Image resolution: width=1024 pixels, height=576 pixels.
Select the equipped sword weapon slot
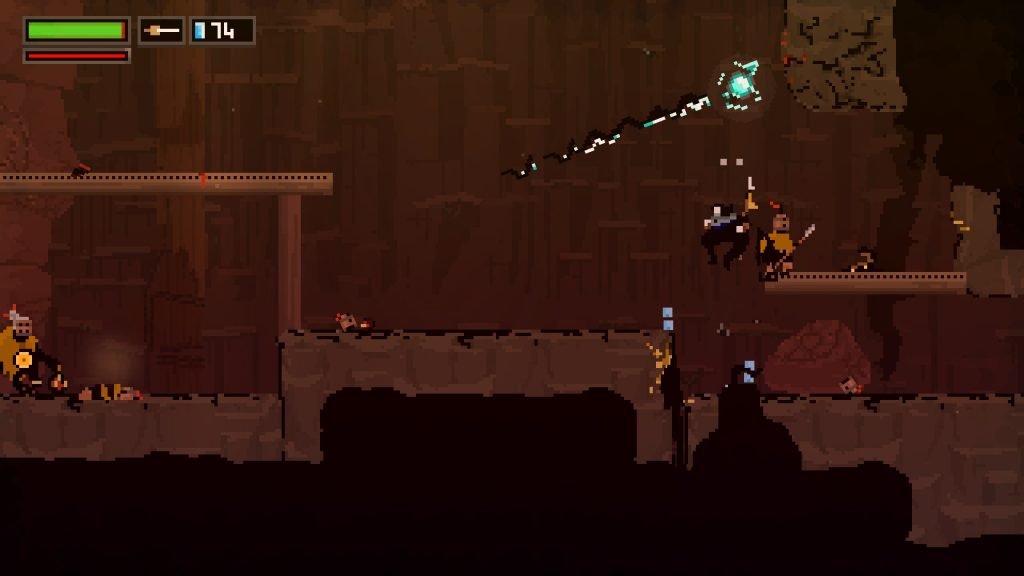pyautogui.click(x=162, y=31)
